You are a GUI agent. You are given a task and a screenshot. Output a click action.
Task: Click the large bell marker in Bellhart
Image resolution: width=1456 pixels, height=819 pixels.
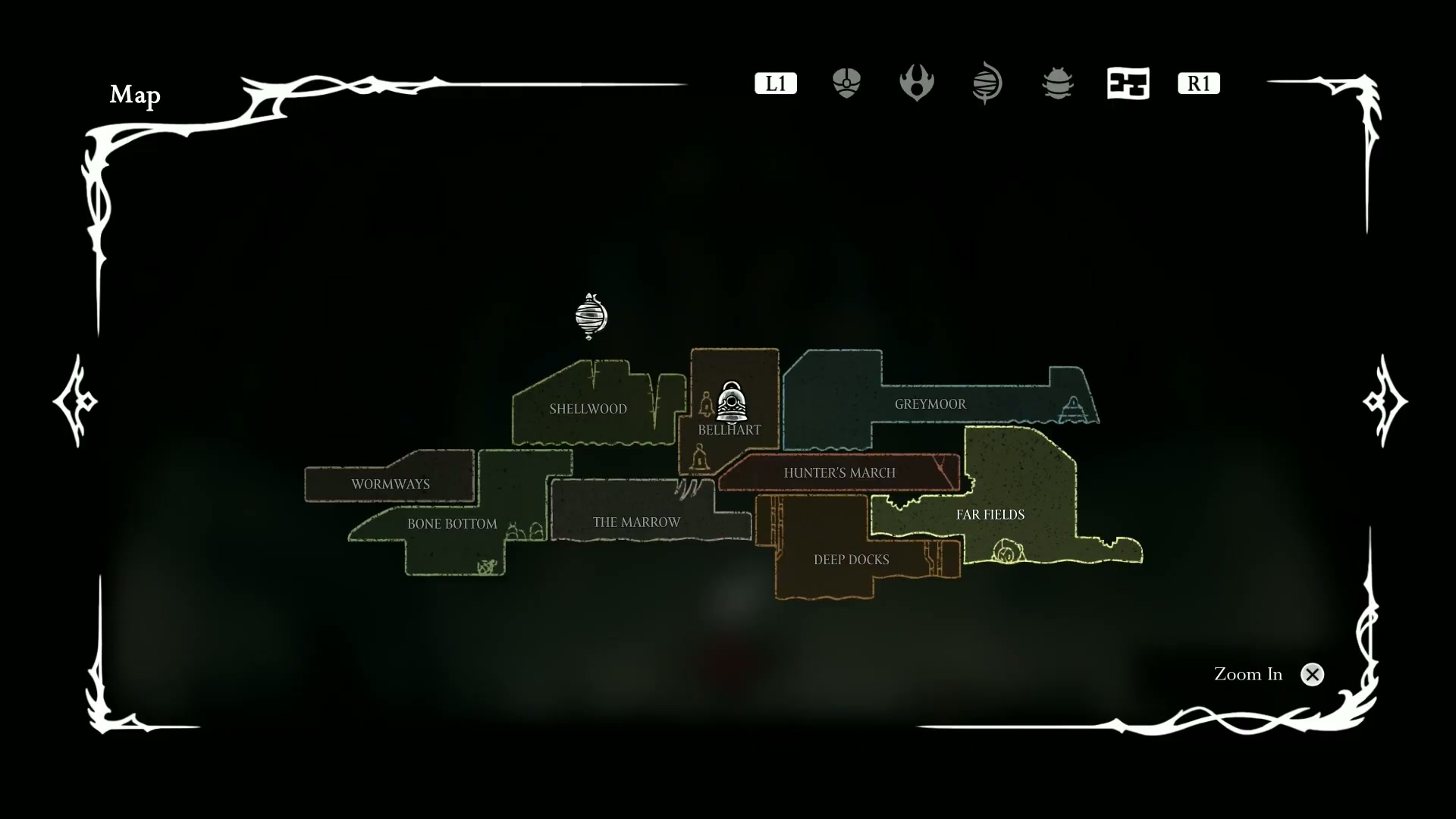pyautogui.click(x=732, y=402)
